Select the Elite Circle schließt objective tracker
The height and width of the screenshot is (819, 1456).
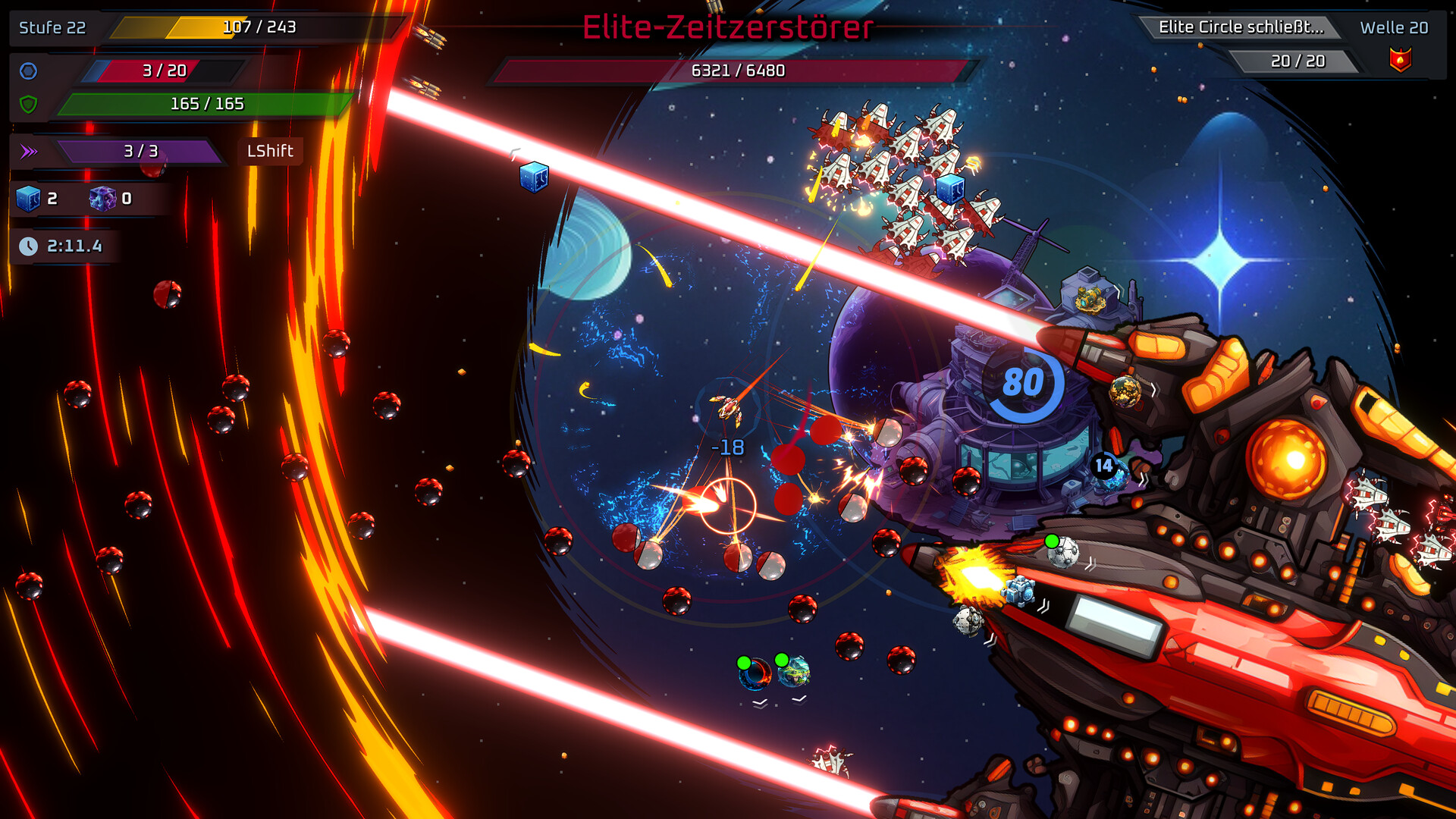[x=1241, y=27]
